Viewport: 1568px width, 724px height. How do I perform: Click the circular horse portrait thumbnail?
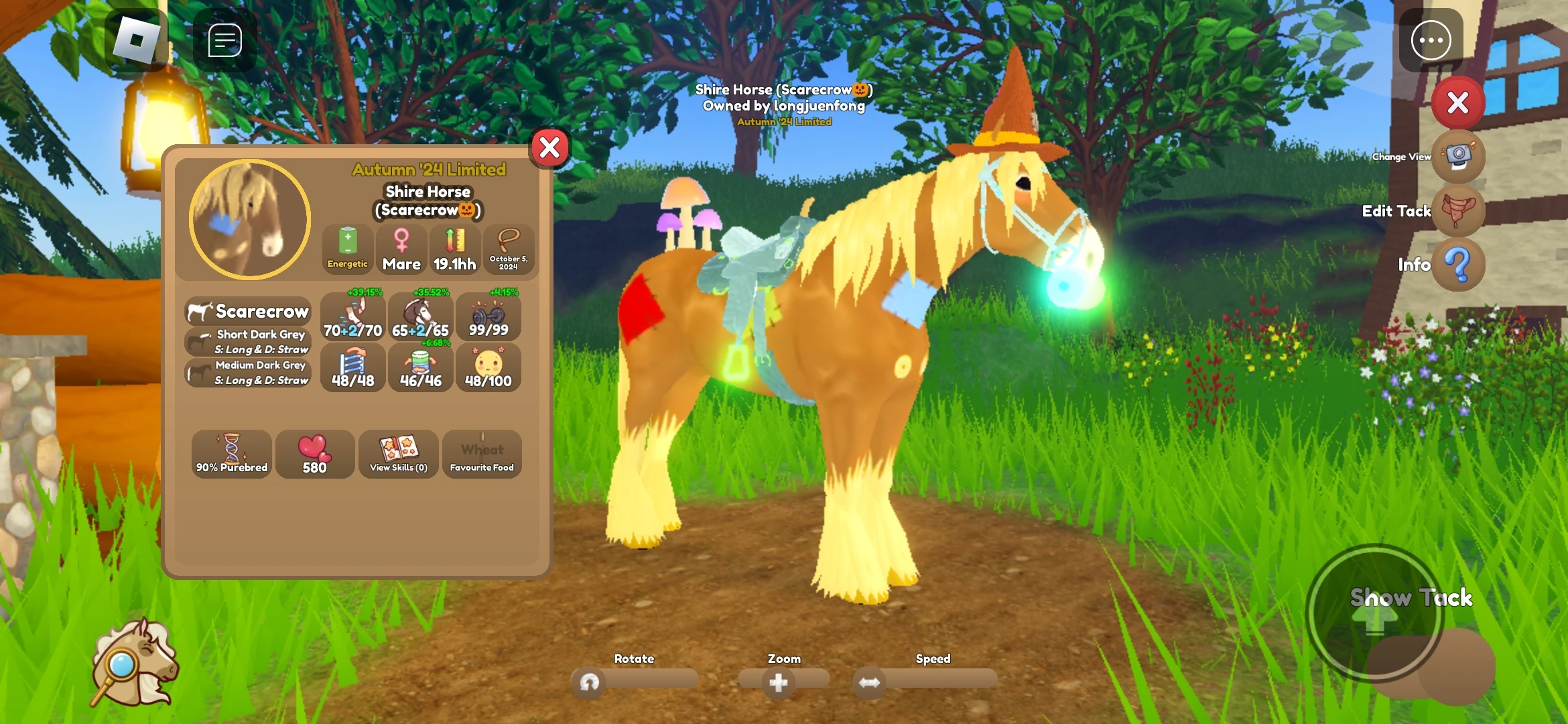point(248,219)
